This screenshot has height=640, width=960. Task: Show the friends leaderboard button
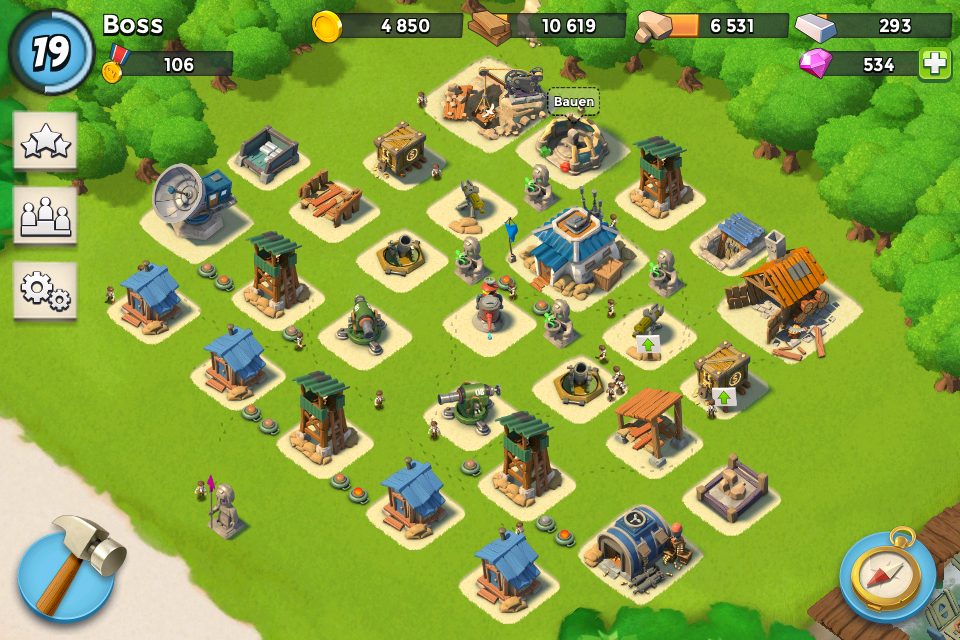(x=45, y=215)
